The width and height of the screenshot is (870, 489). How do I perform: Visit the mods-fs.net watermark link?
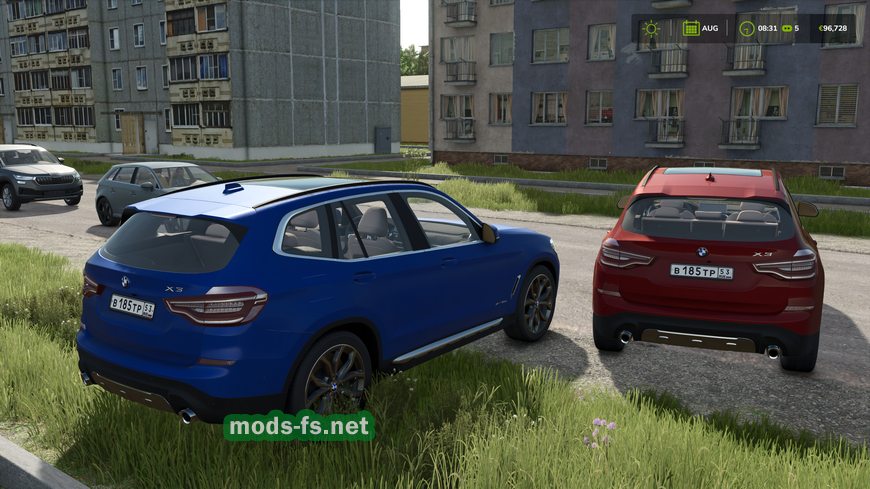pos(299,426)
